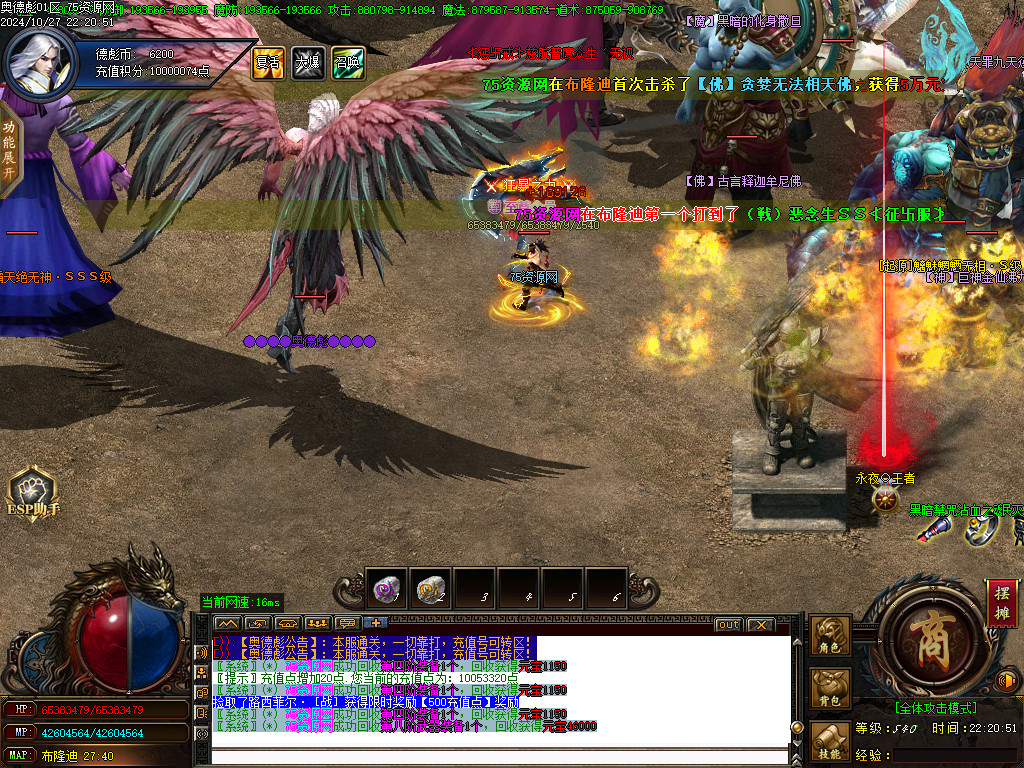Open the 技能 (Skills) panel
The height and width of the screenshot is (768, 1024).
830,742
